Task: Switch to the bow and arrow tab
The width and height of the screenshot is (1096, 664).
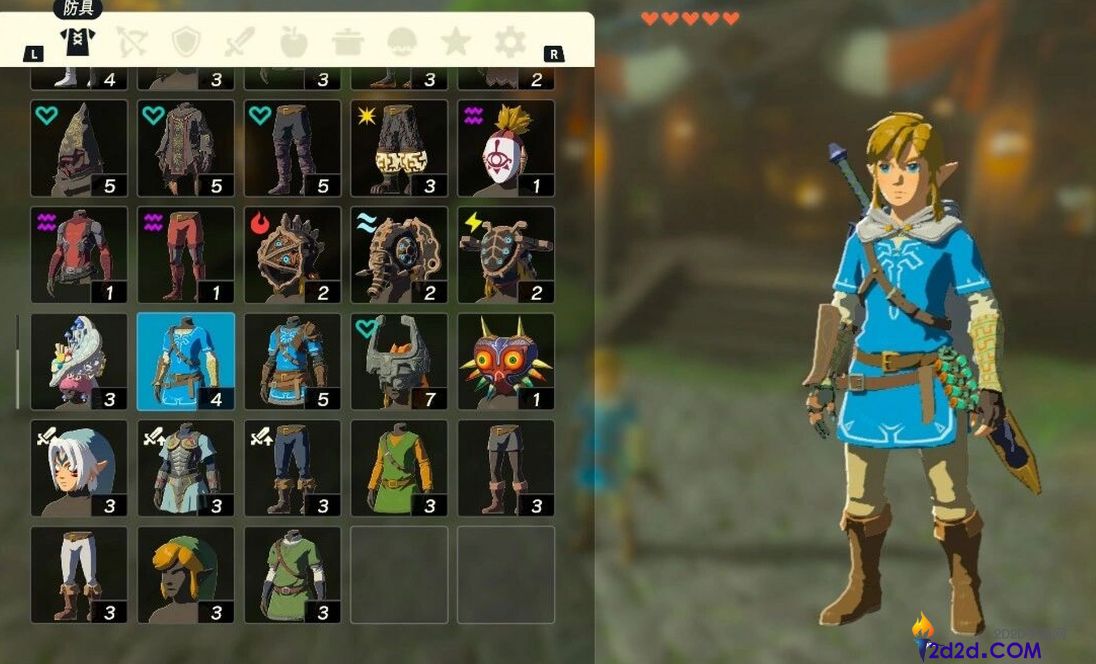Action: [x=132, y=41]
